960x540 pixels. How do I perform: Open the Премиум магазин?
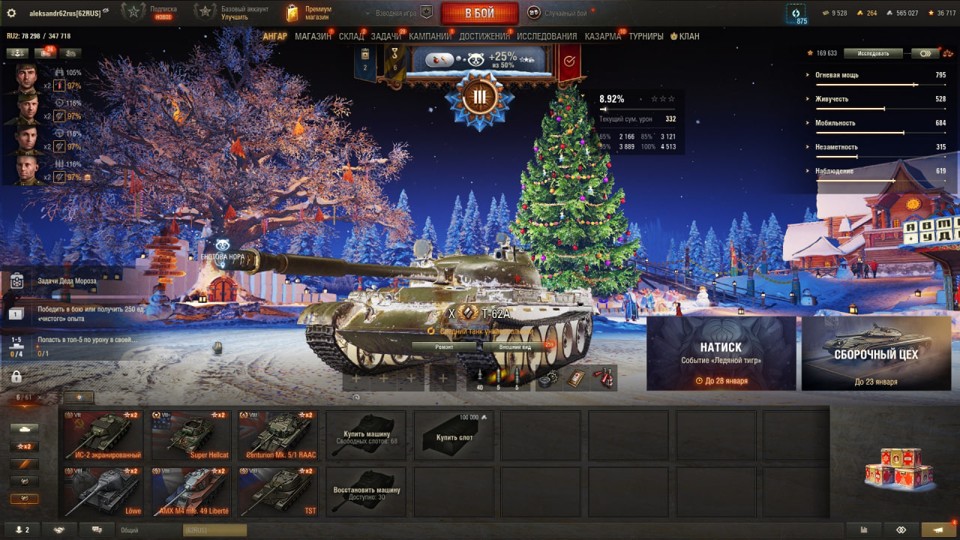309,12
